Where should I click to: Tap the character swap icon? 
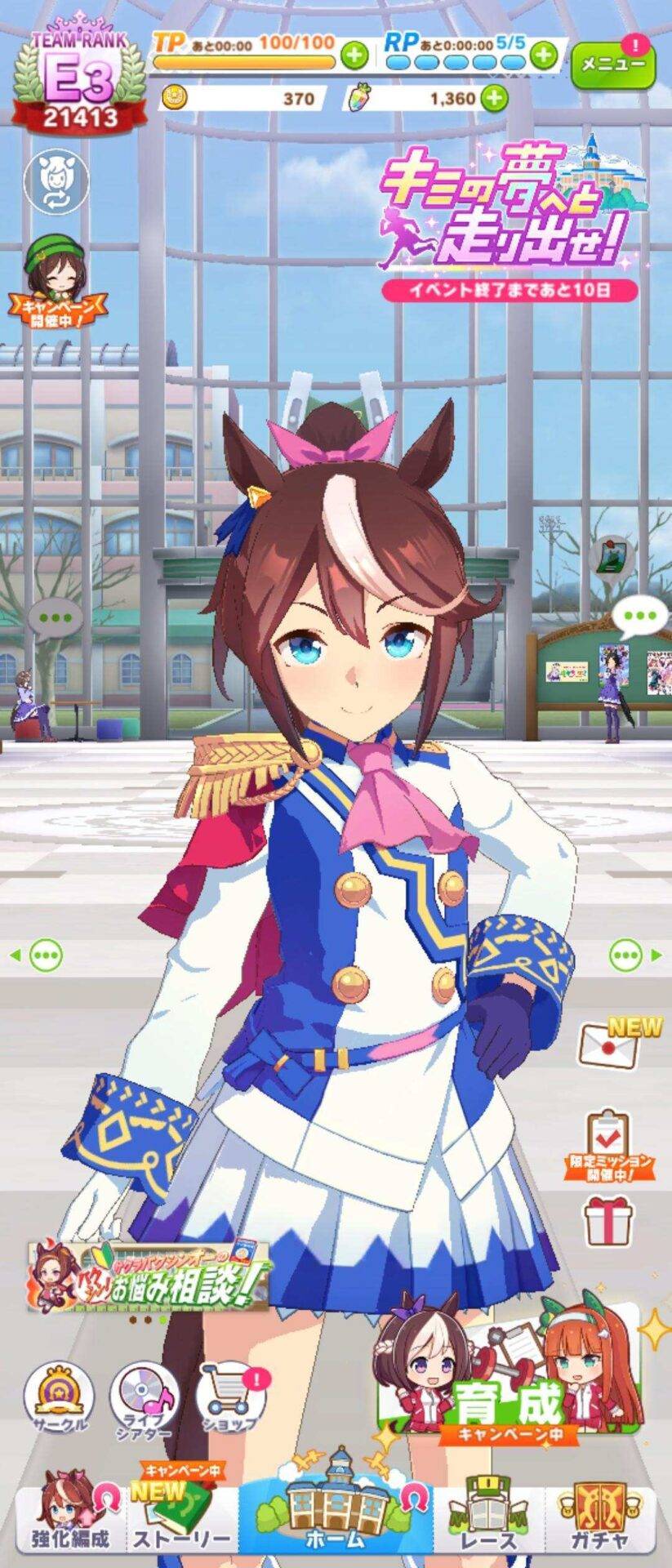pyautogui.click(x=56, y=182)
